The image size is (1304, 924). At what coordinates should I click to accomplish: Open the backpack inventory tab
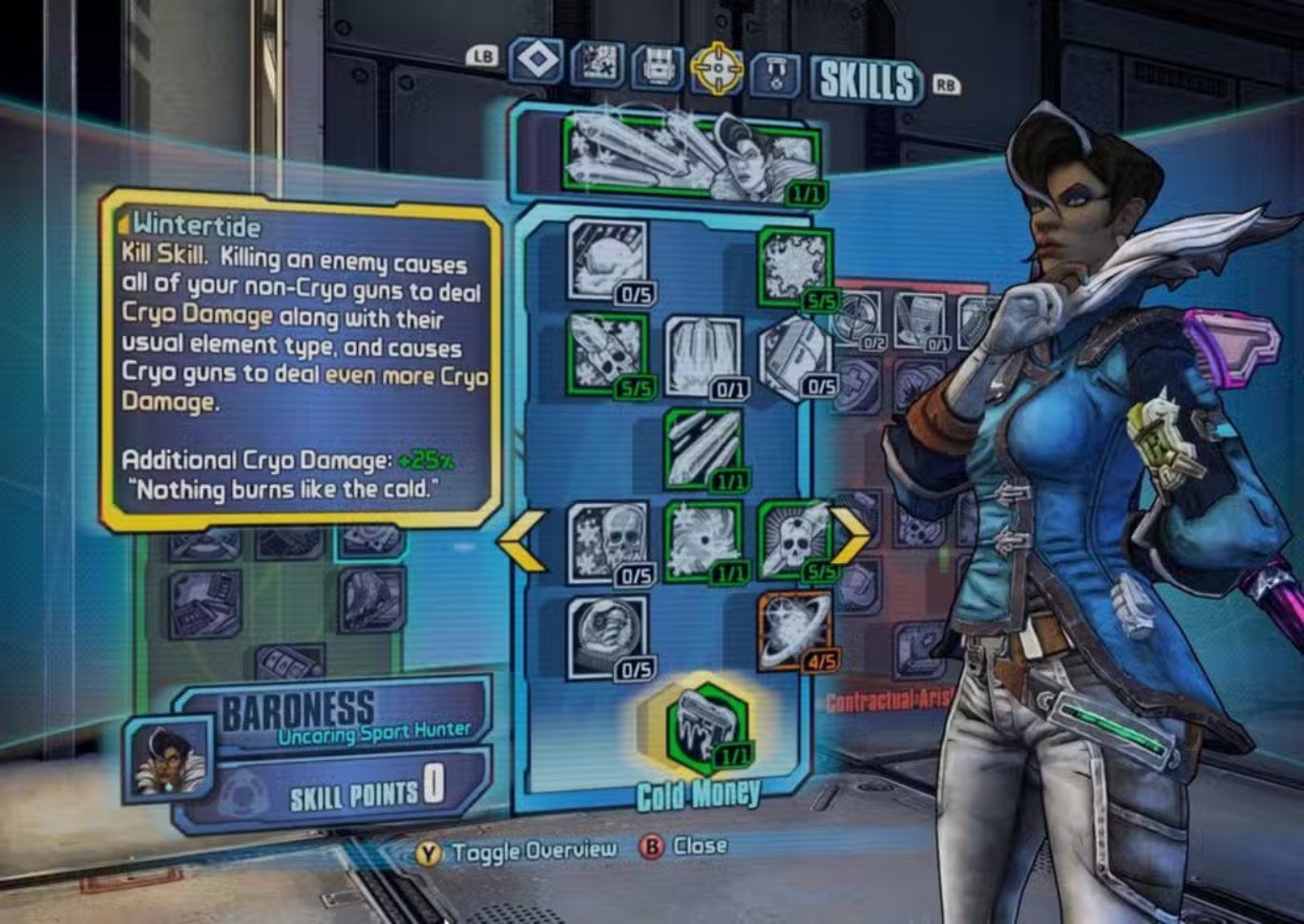point(657,67)
